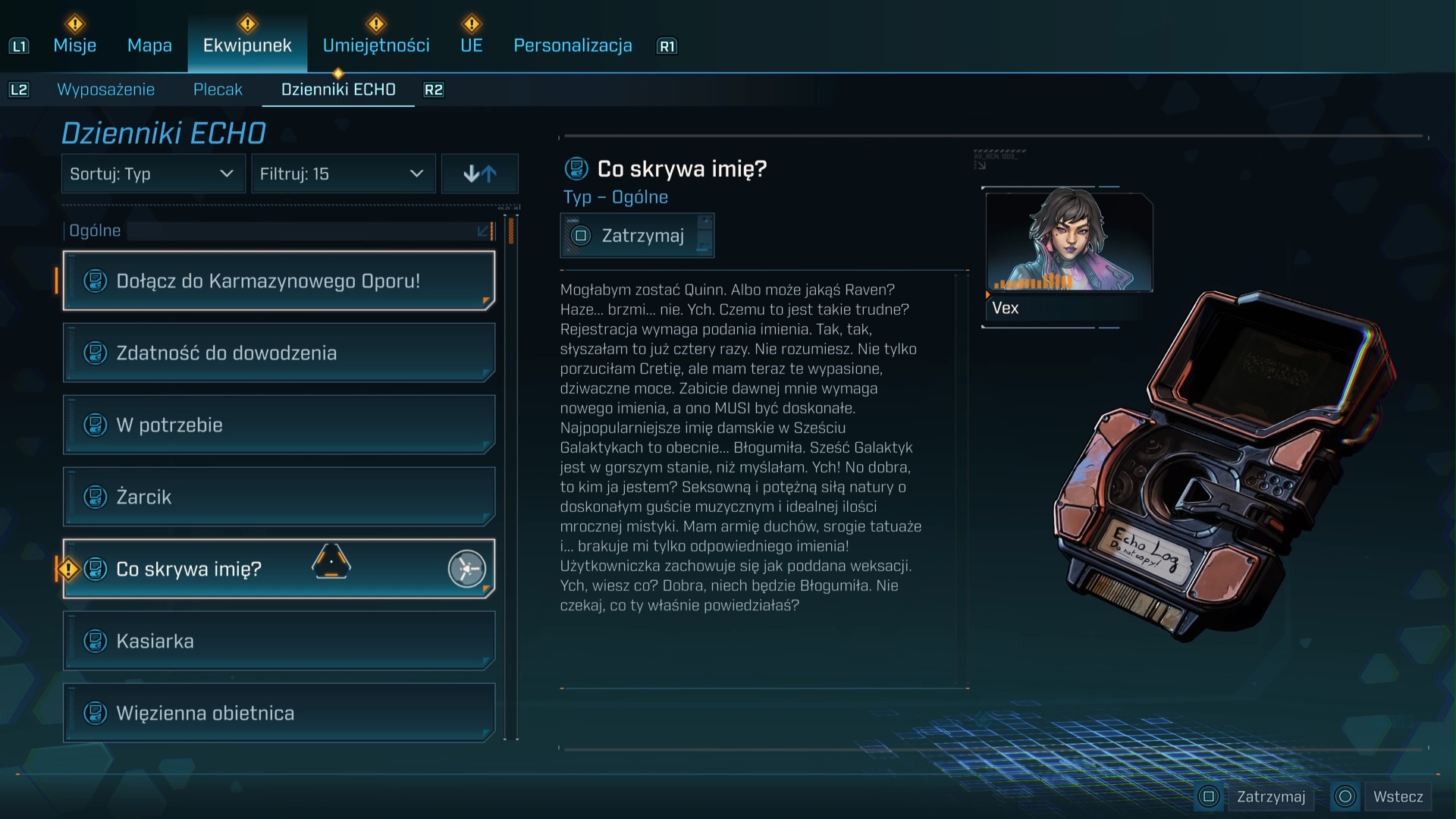Toggle the sort direction arrows button
1456x819 pixels.
479,174
